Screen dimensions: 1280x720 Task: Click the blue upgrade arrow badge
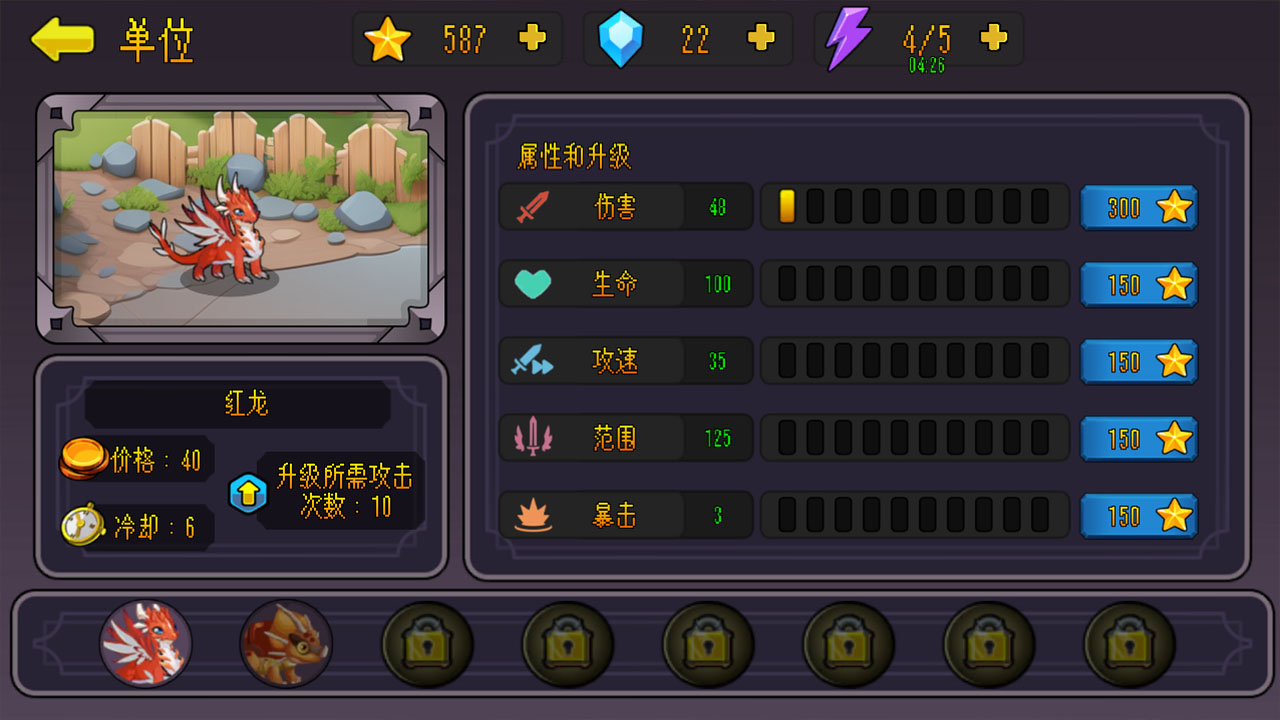pos(248,492)
